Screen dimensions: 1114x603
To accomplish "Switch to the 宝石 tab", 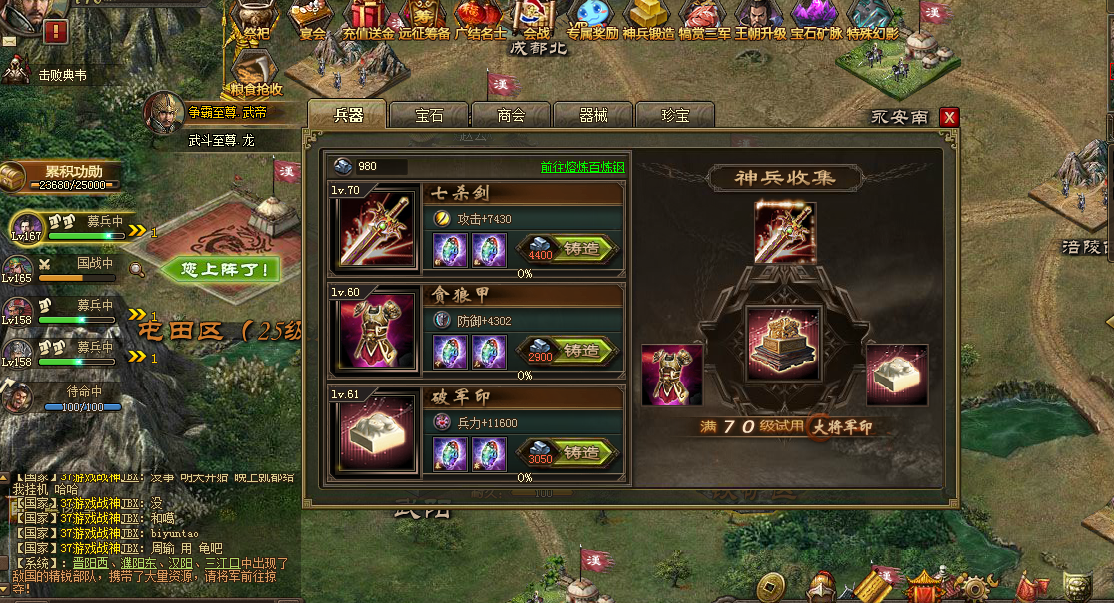I will click(429, 115).
